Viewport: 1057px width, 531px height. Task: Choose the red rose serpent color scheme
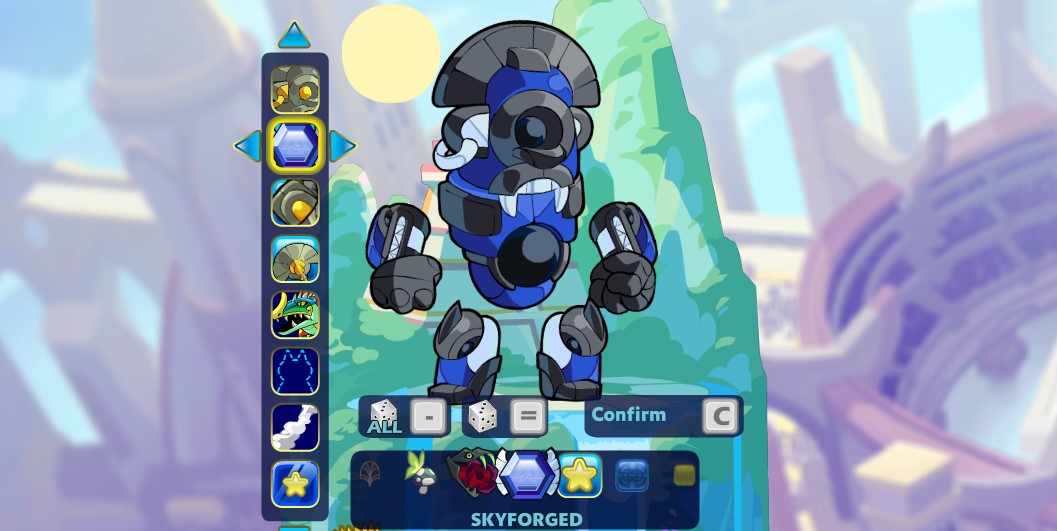[472, 473]
